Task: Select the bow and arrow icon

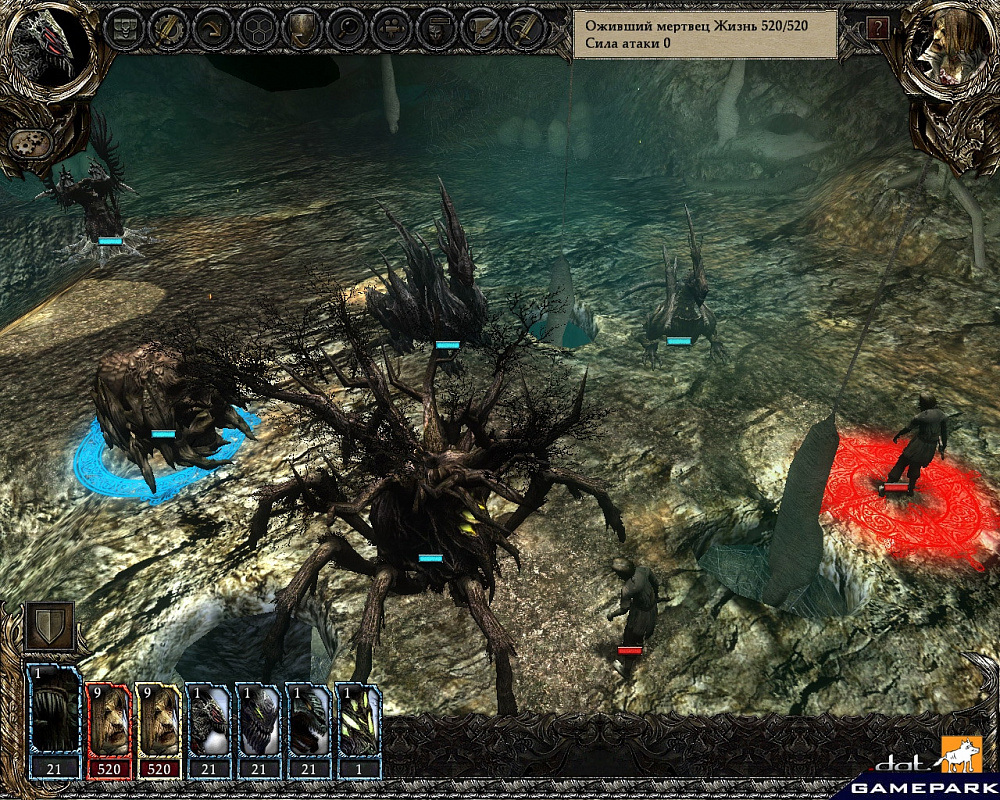Action: (212, 28)
